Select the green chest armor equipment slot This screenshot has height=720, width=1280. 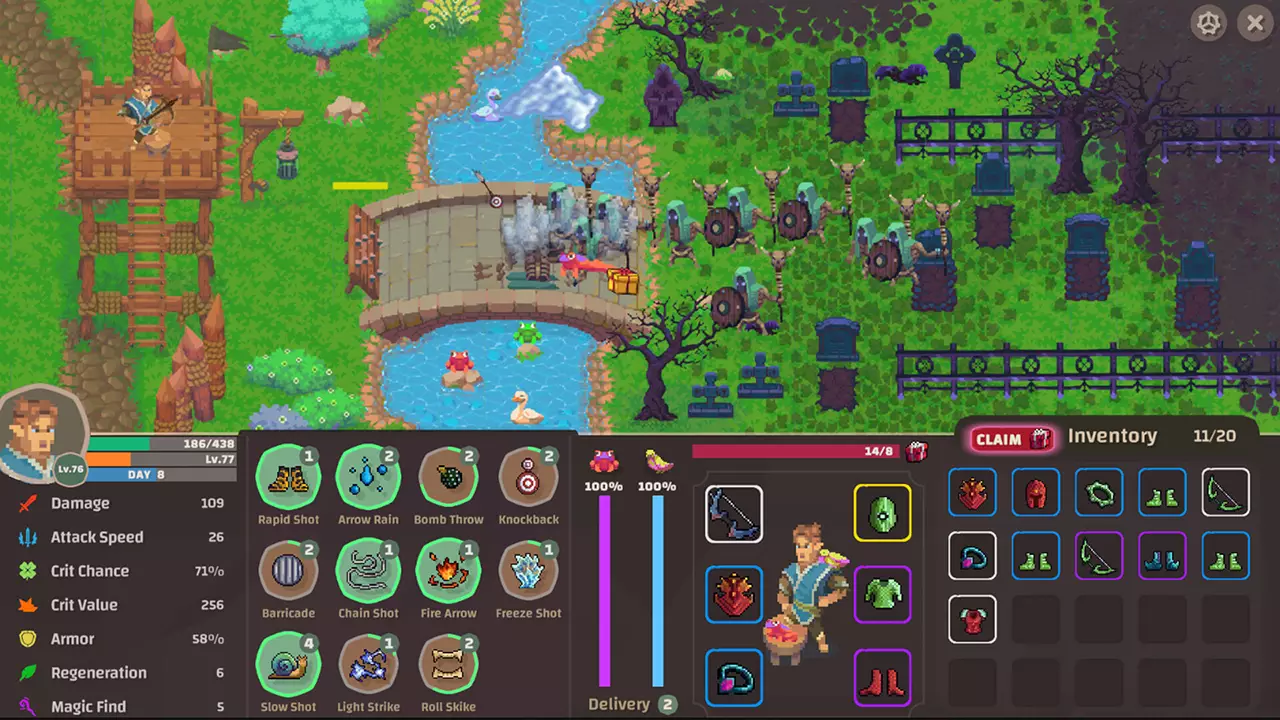coord(882,595)
